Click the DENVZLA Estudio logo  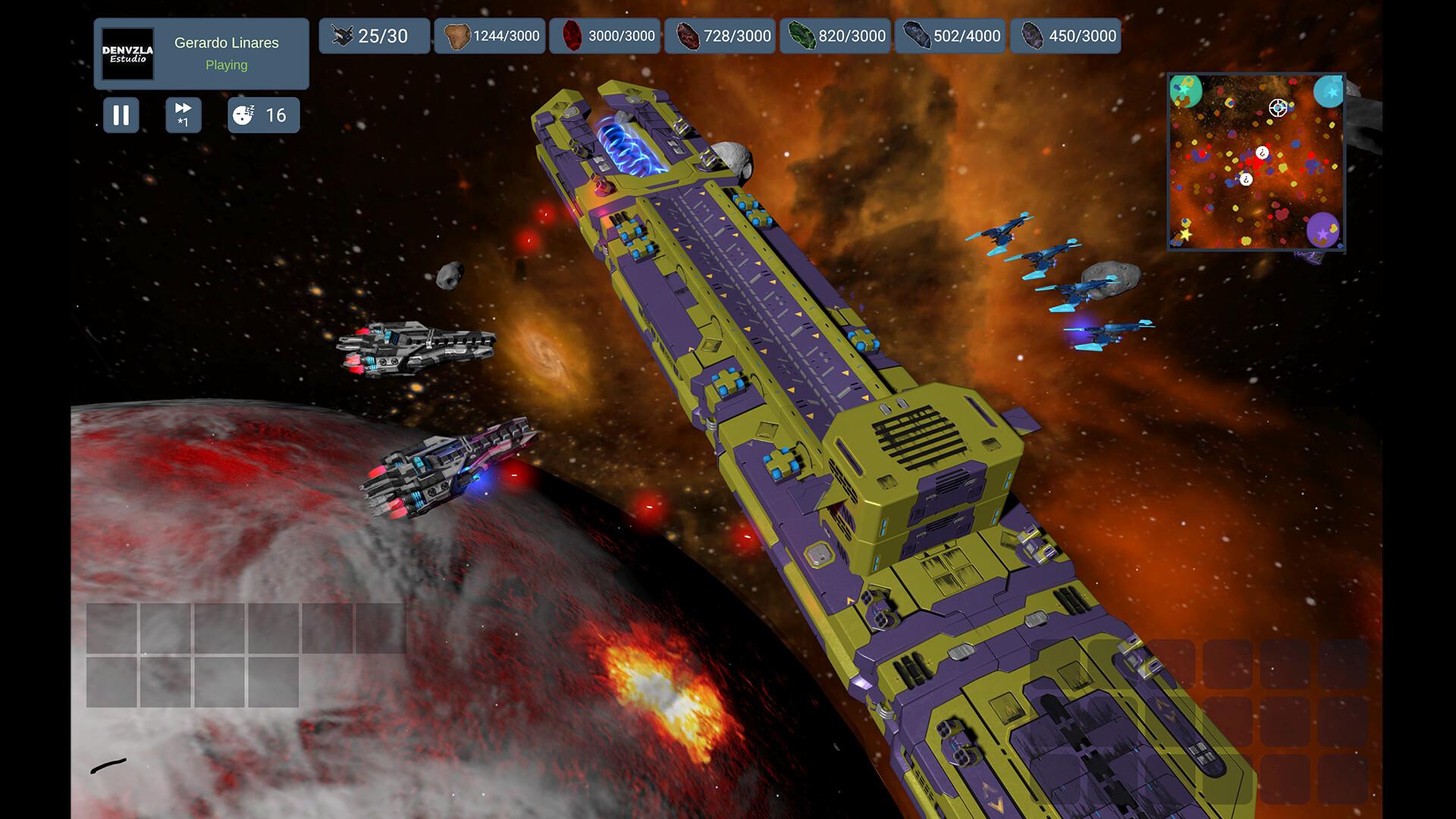tap(126, 53)
